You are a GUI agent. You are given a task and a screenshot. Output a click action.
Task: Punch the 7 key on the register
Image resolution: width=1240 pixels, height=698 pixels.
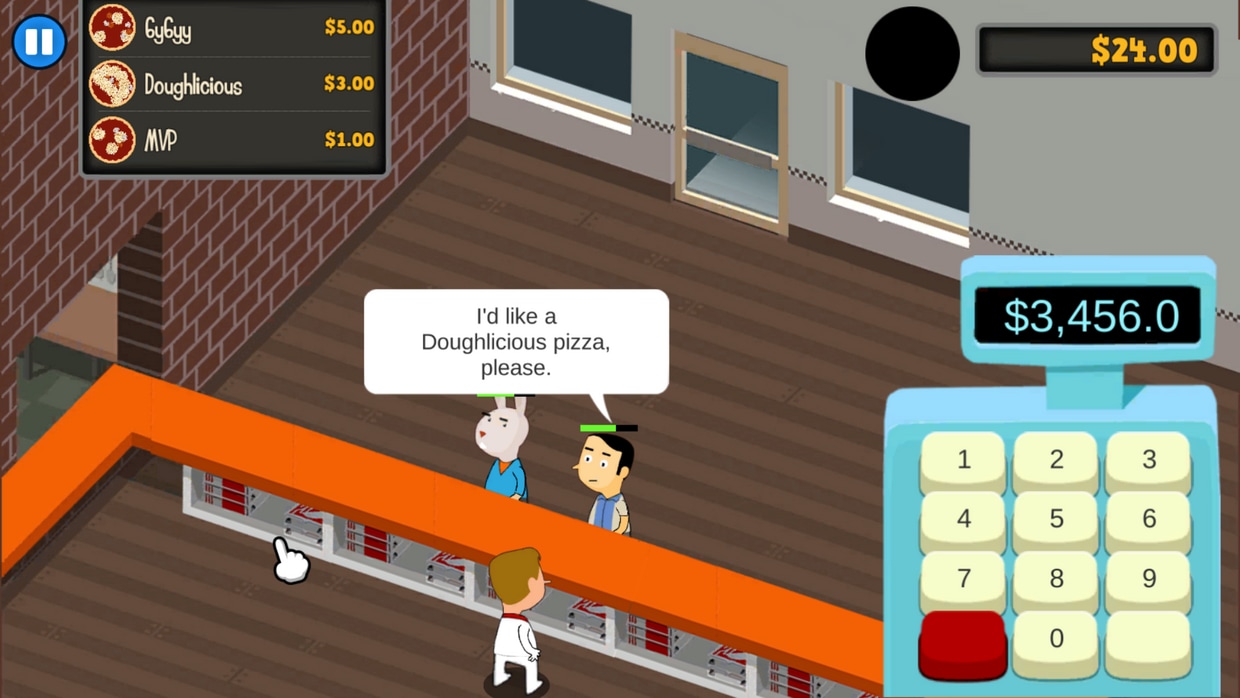click(x=963, y=579)
